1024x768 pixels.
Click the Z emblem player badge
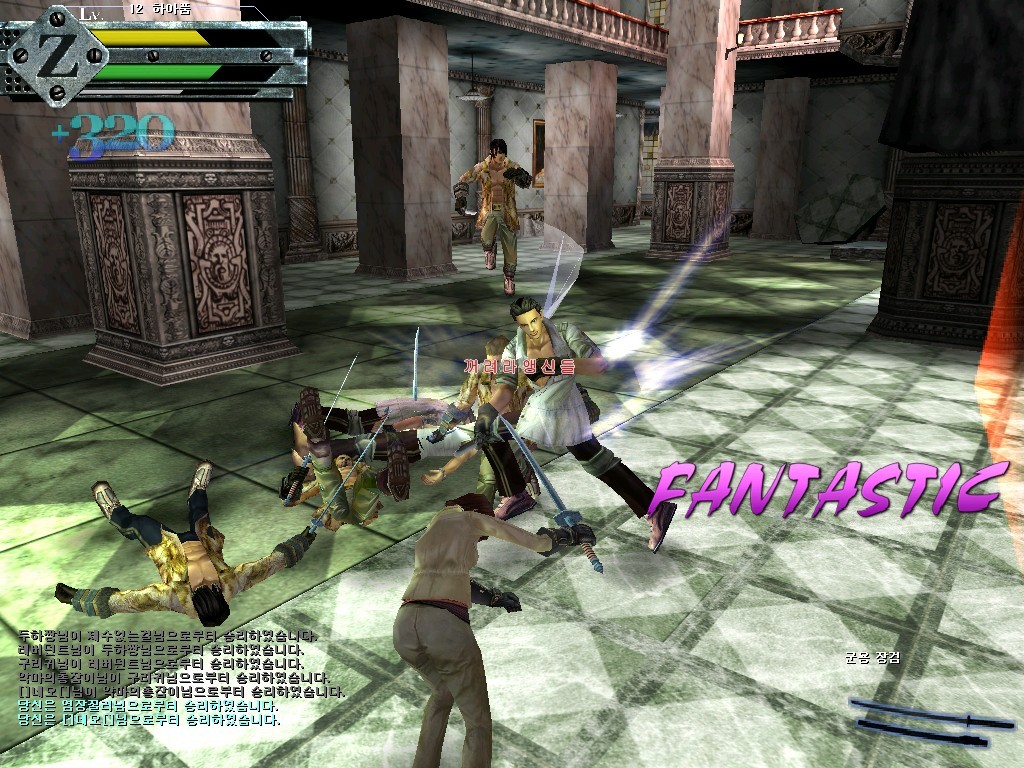[57, 56]
